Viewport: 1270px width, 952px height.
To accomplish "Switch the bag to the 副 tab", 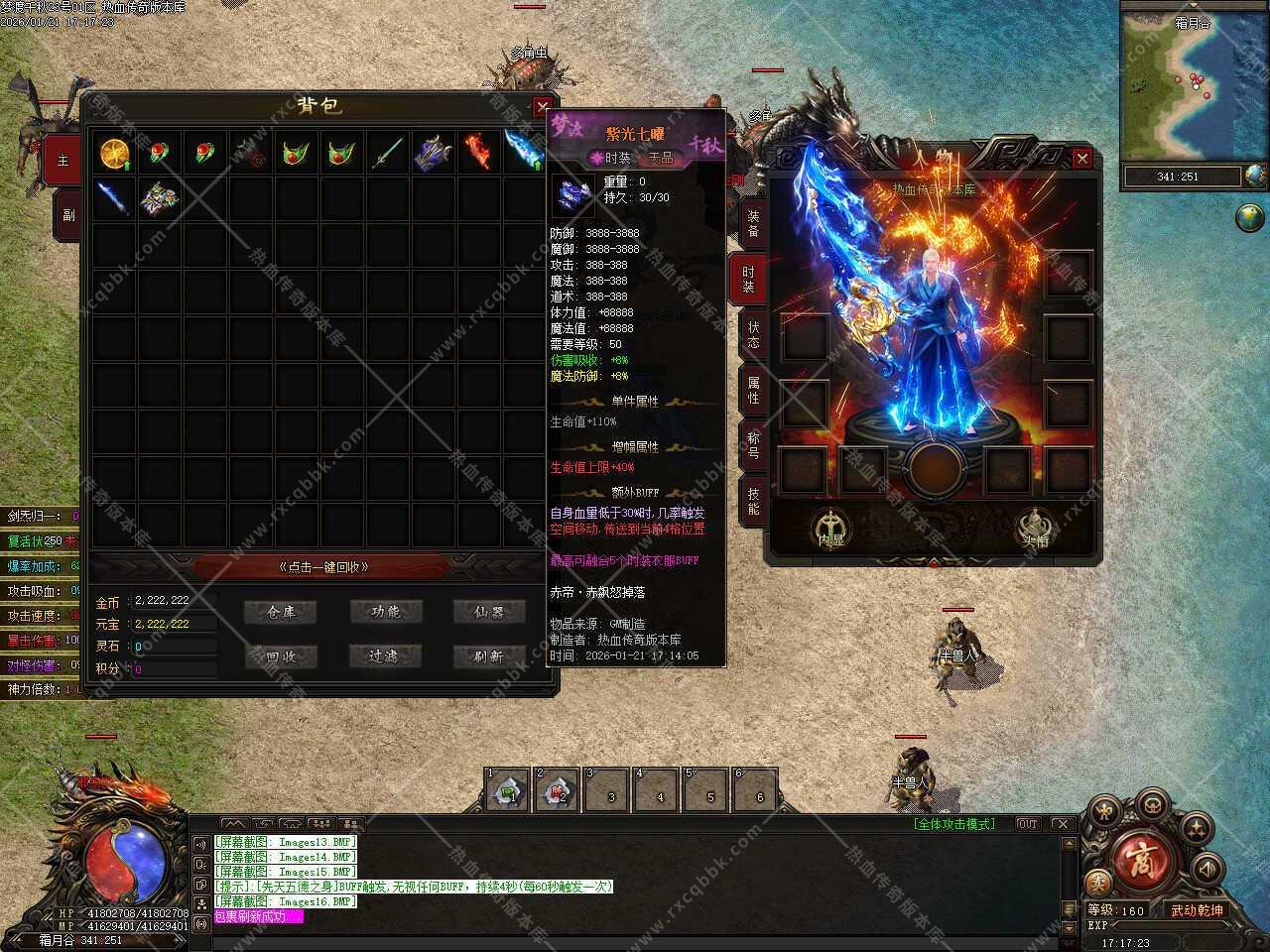I will pos(67,214).
